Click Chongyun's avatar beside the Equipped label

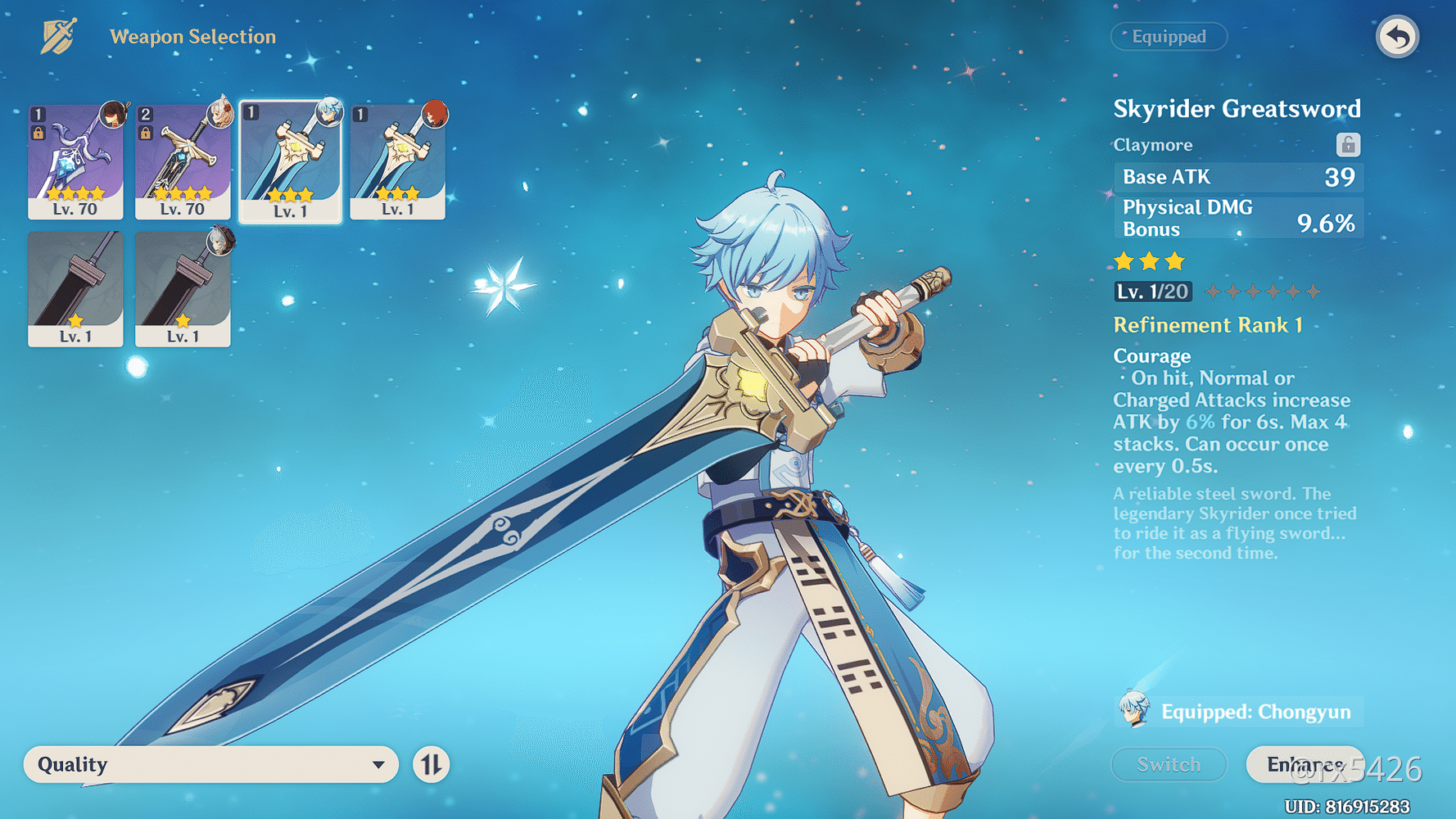pos(1133,711)
